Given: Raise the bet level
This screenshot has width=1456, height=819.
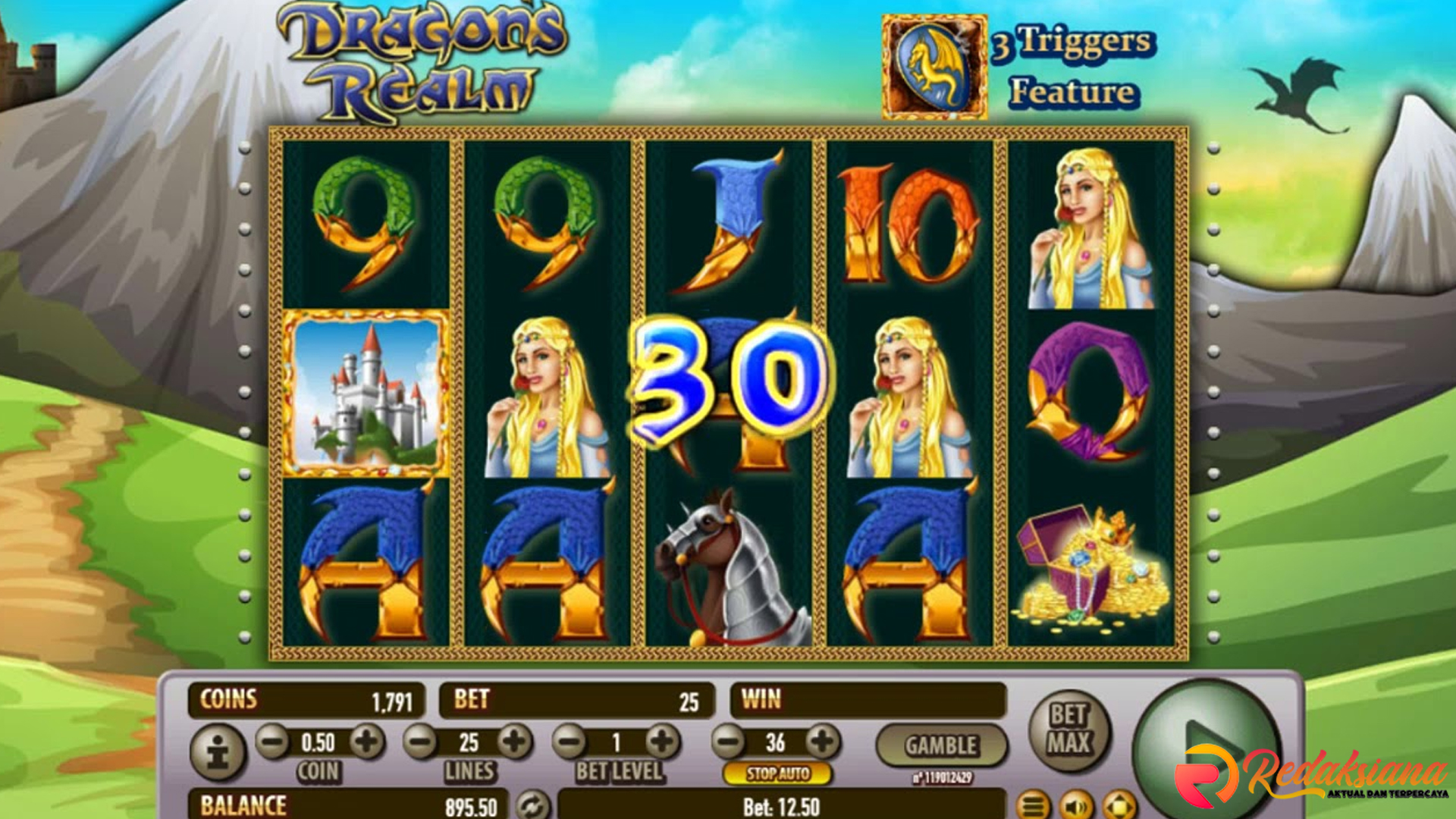Looking at the screenshot, I should point(663,742).
